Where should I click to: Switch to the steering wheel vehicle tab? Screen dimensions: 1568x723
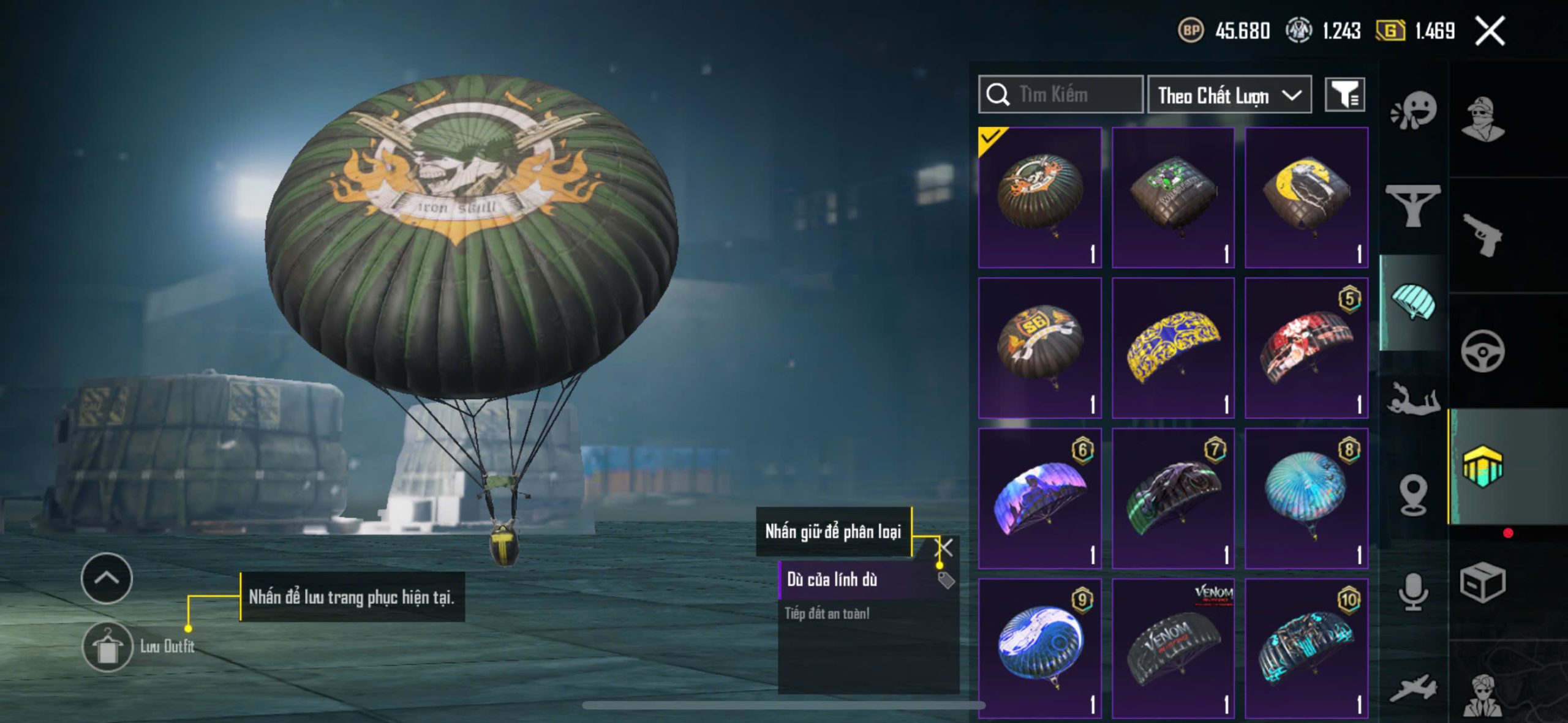pos(1482,351)
